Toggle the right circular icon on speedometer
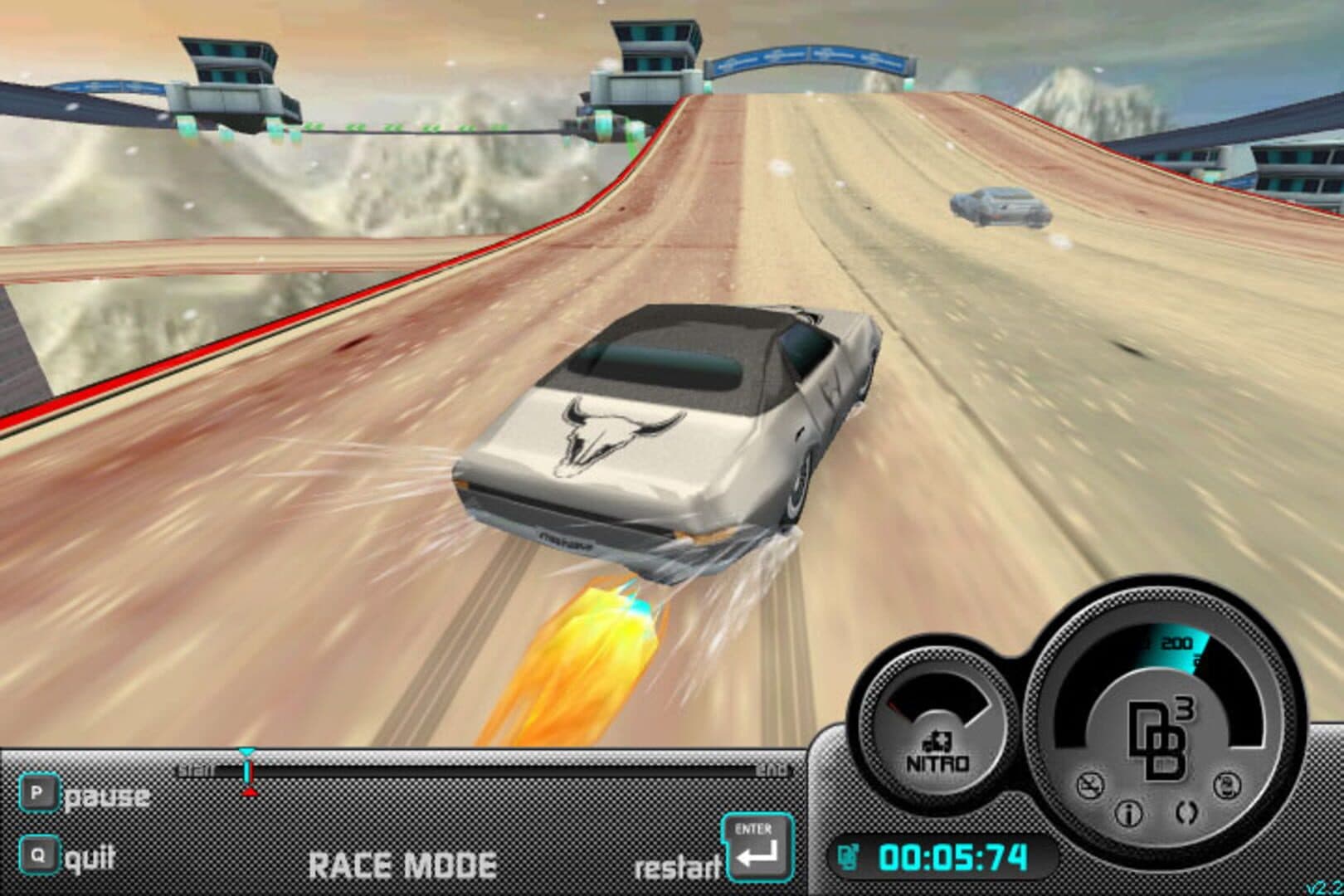Screen dimensions: 1344x896 pyautogui.click(x=1225, y=784)
